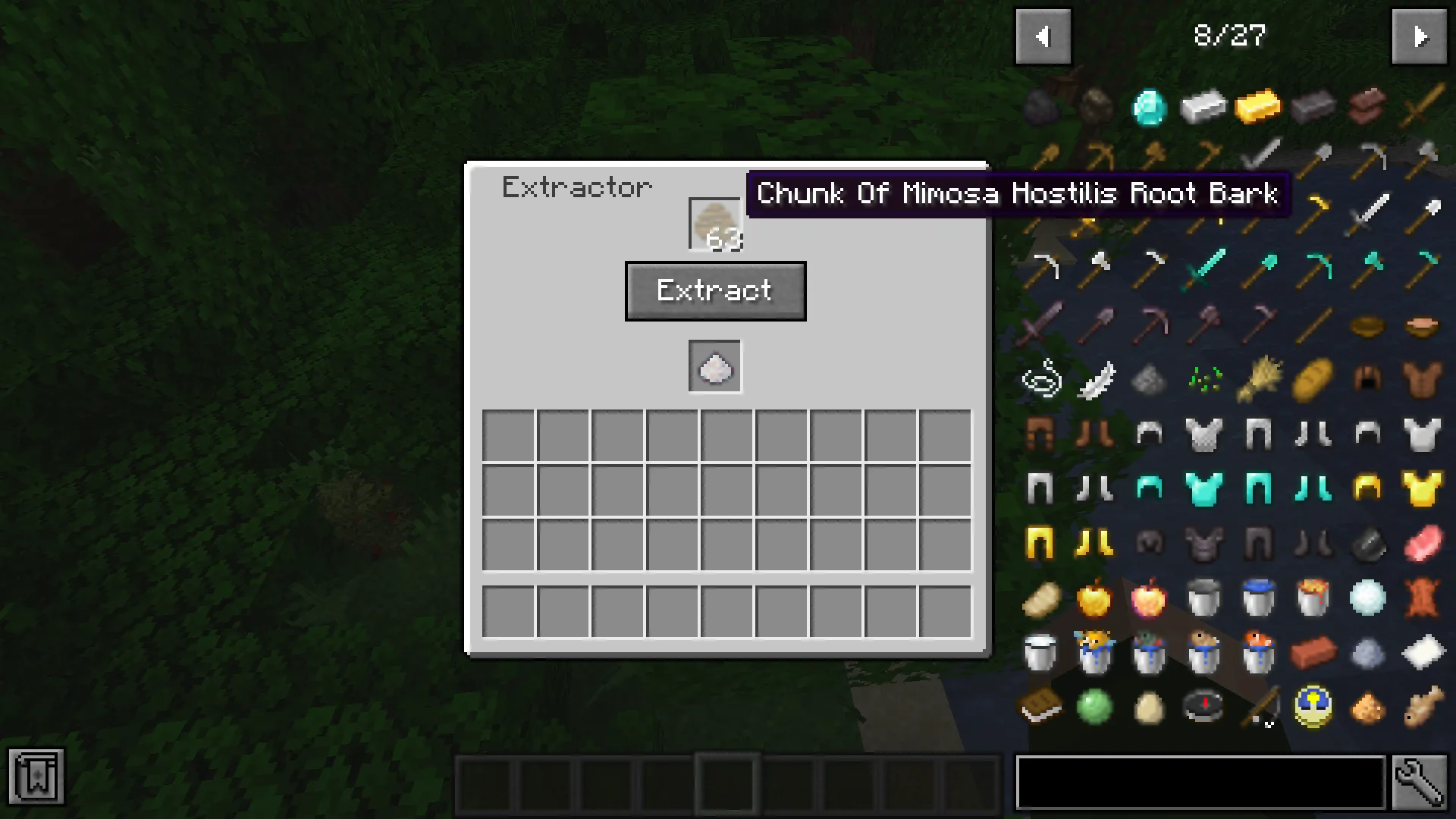
Task: Click the Chunk Of Mimosa Hostilis Root Bark slot
Action: pyautogui.click(x=714, y=222)
